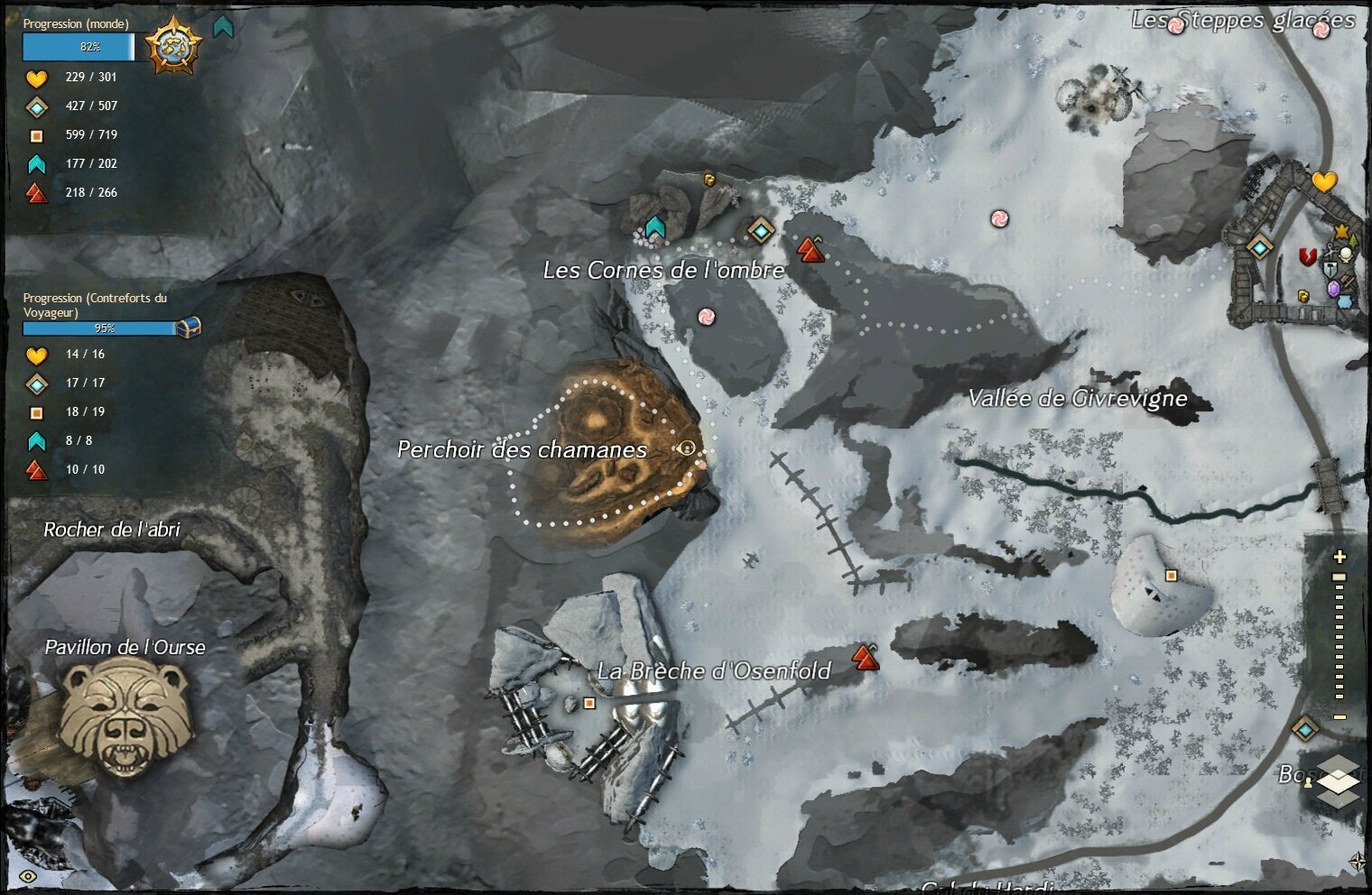Select the waypoint on the southeast road

tap(1305, 728)
